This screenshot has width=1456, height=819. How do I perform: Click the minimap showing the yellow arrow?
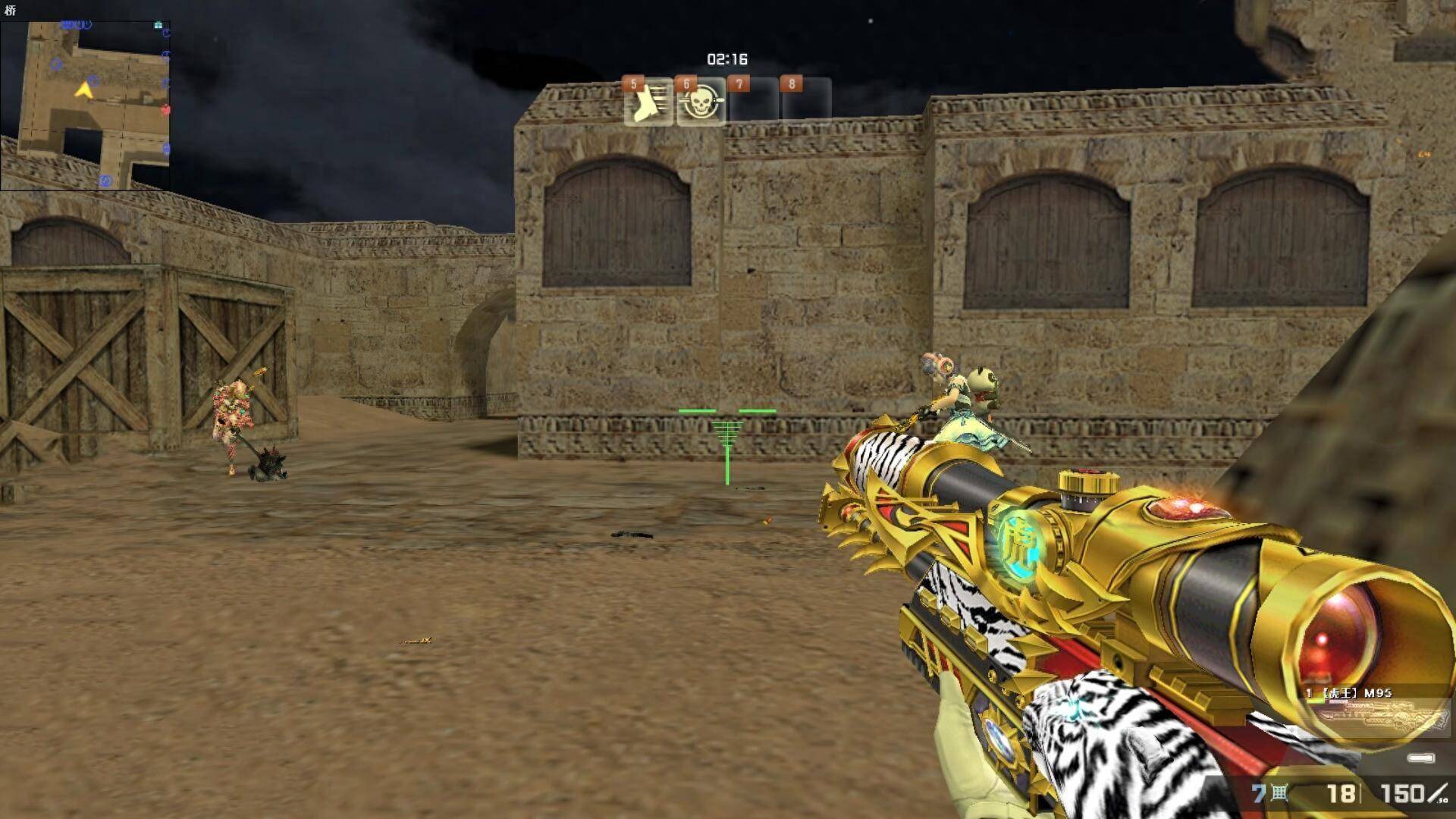[x=85, y=105]
